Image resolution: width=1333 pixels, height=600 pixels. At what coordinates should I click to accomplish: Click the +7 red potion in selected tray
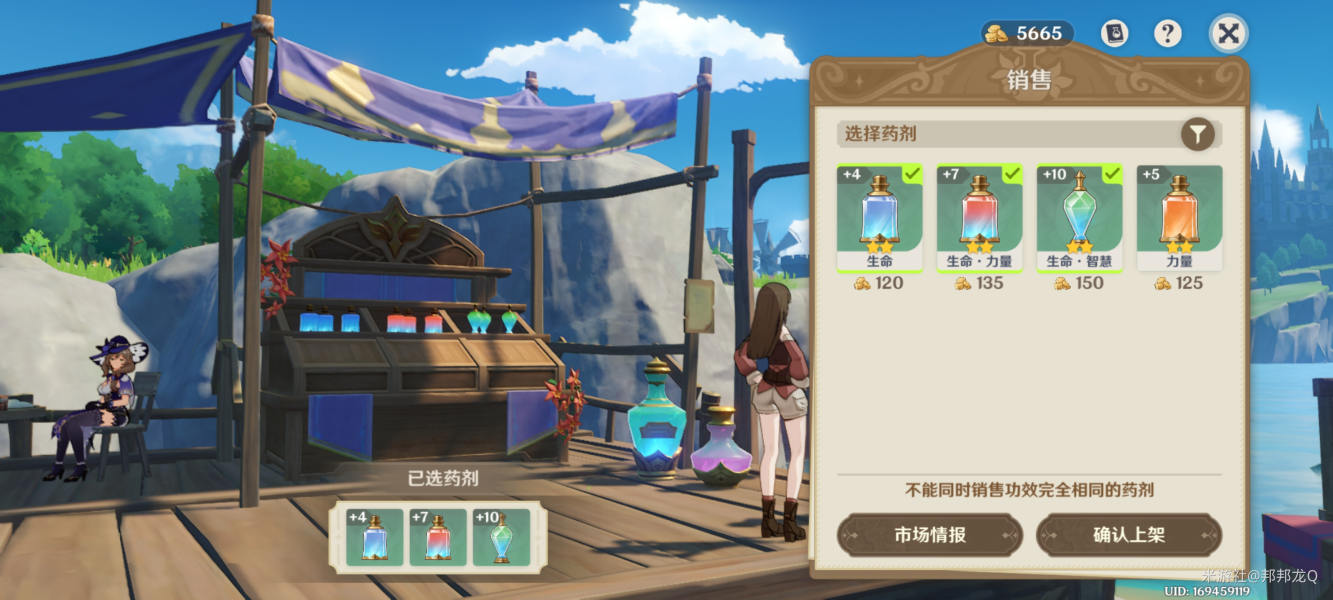pos(438,537)
